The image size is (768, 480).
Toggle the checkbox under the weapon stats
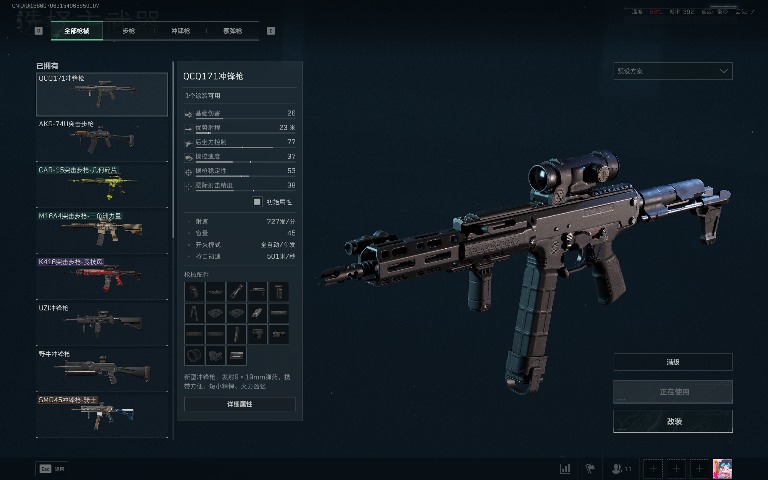(x=257, y=201)
